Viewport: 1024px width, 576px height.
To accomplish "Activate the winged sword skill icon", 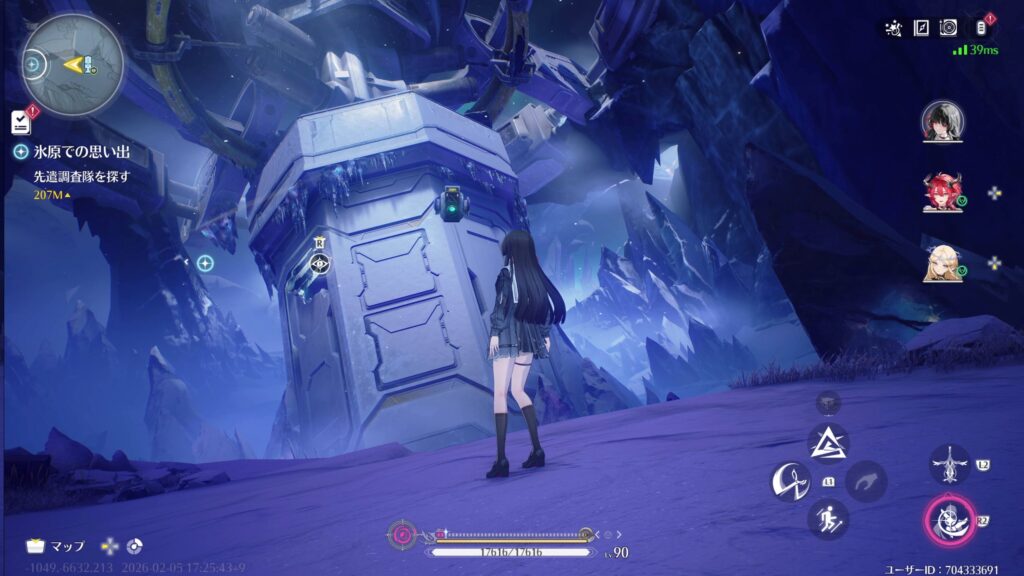I will [x=949, y=465].
